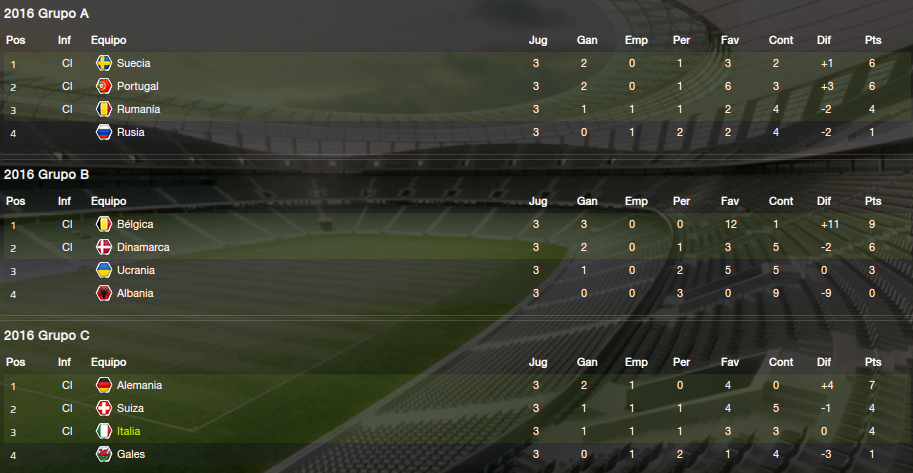The width and height of the screenshot is (913, 473).
Task: Click on Rumanía team name
Action: [x=138, y=109]
